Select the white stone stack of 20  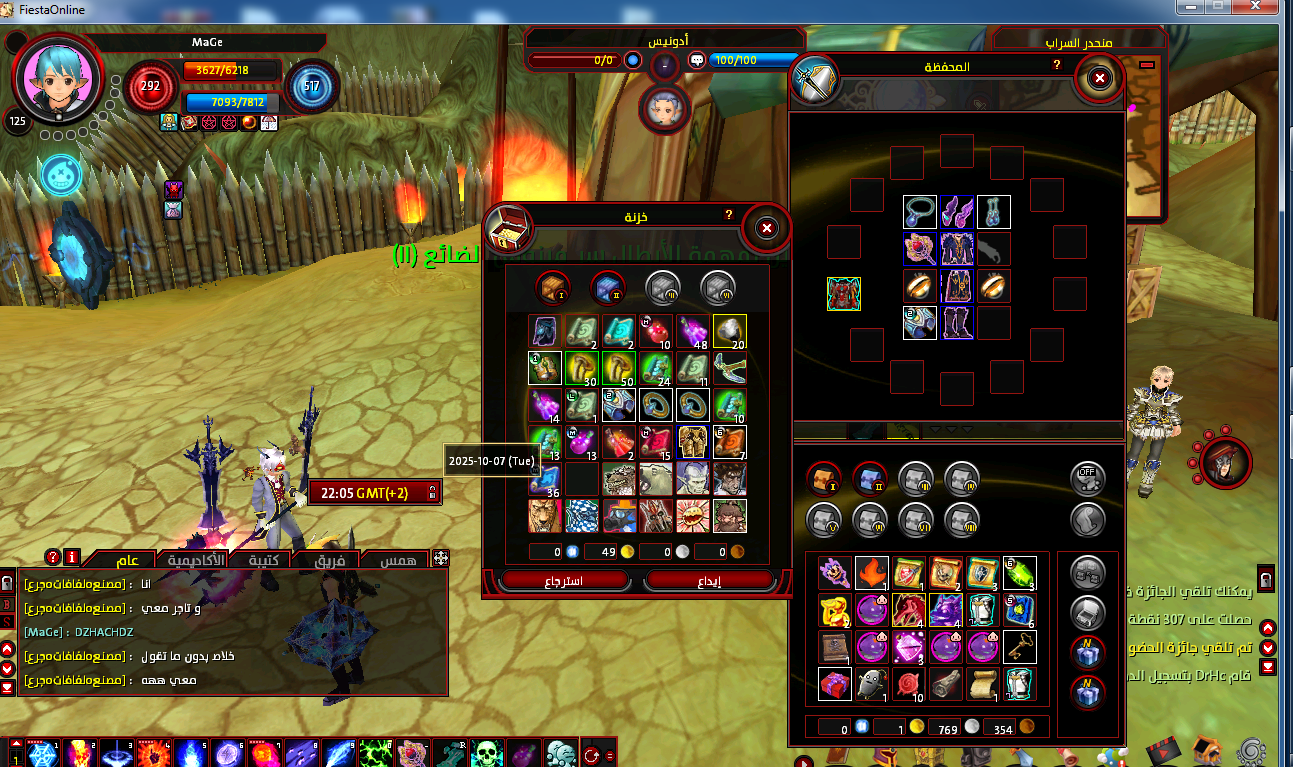click(x=730, y=331)
